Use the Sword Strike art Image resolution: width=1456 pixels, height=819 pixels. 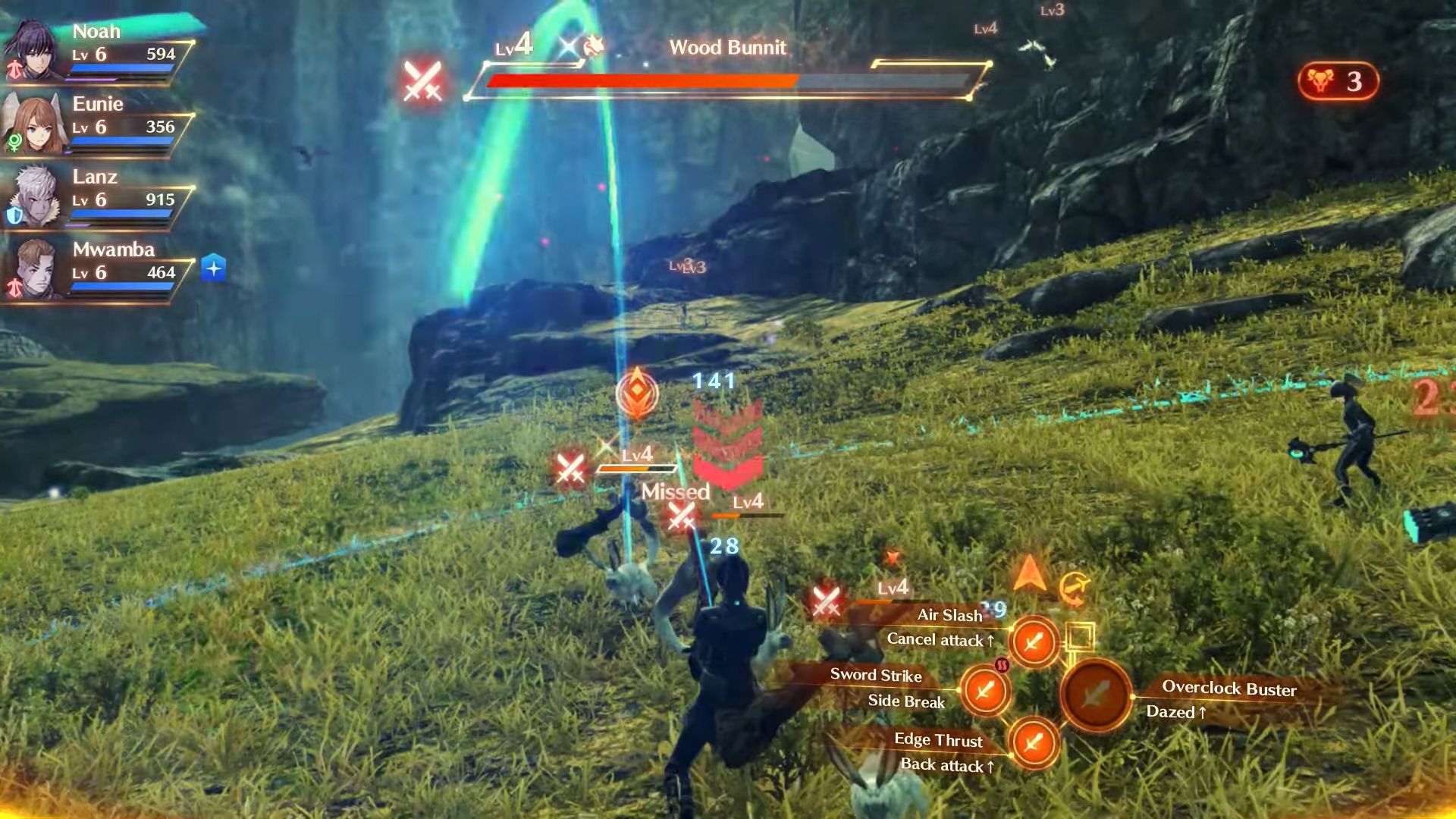pyautogui.click(x=984, y=690)
